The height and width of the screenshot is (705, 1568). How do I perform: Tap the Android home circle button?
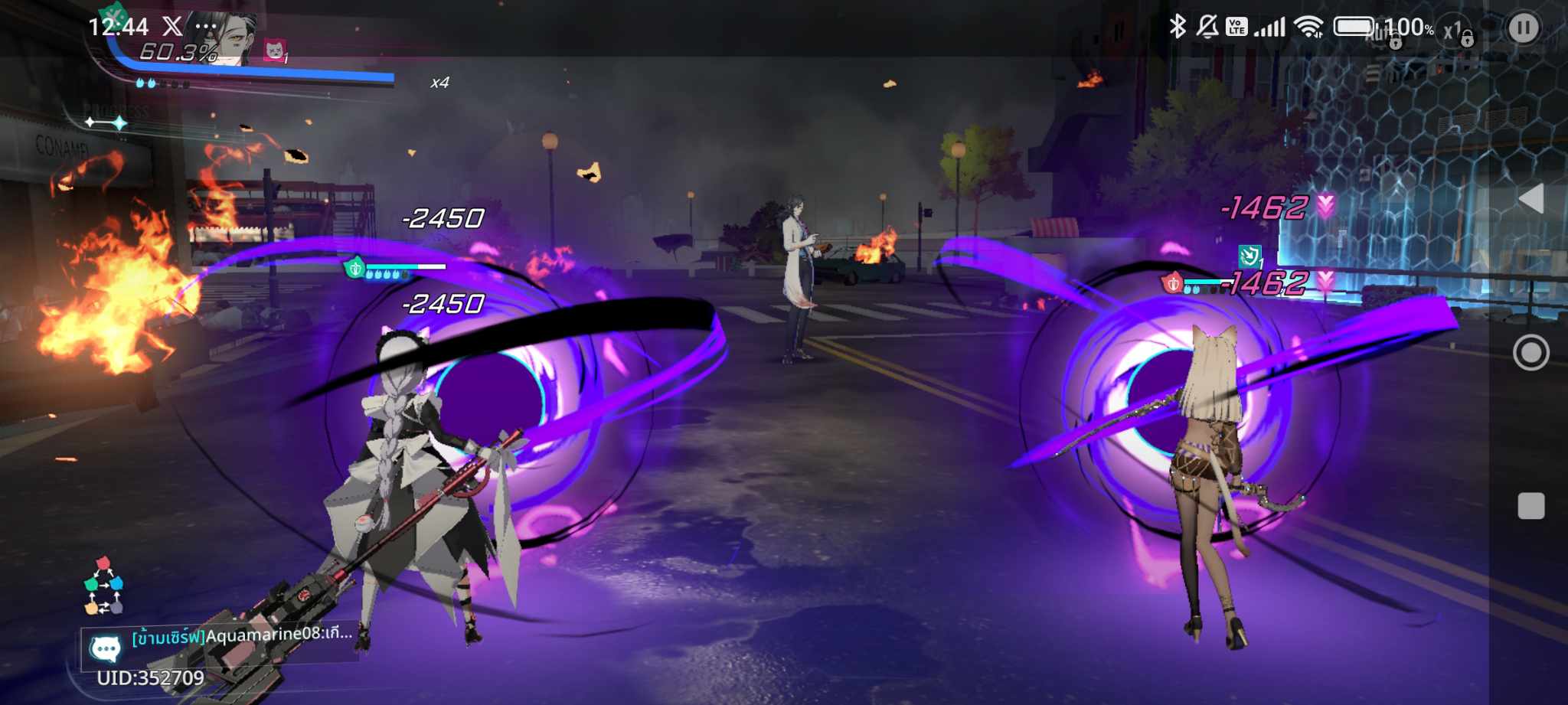coord(1530,353)
